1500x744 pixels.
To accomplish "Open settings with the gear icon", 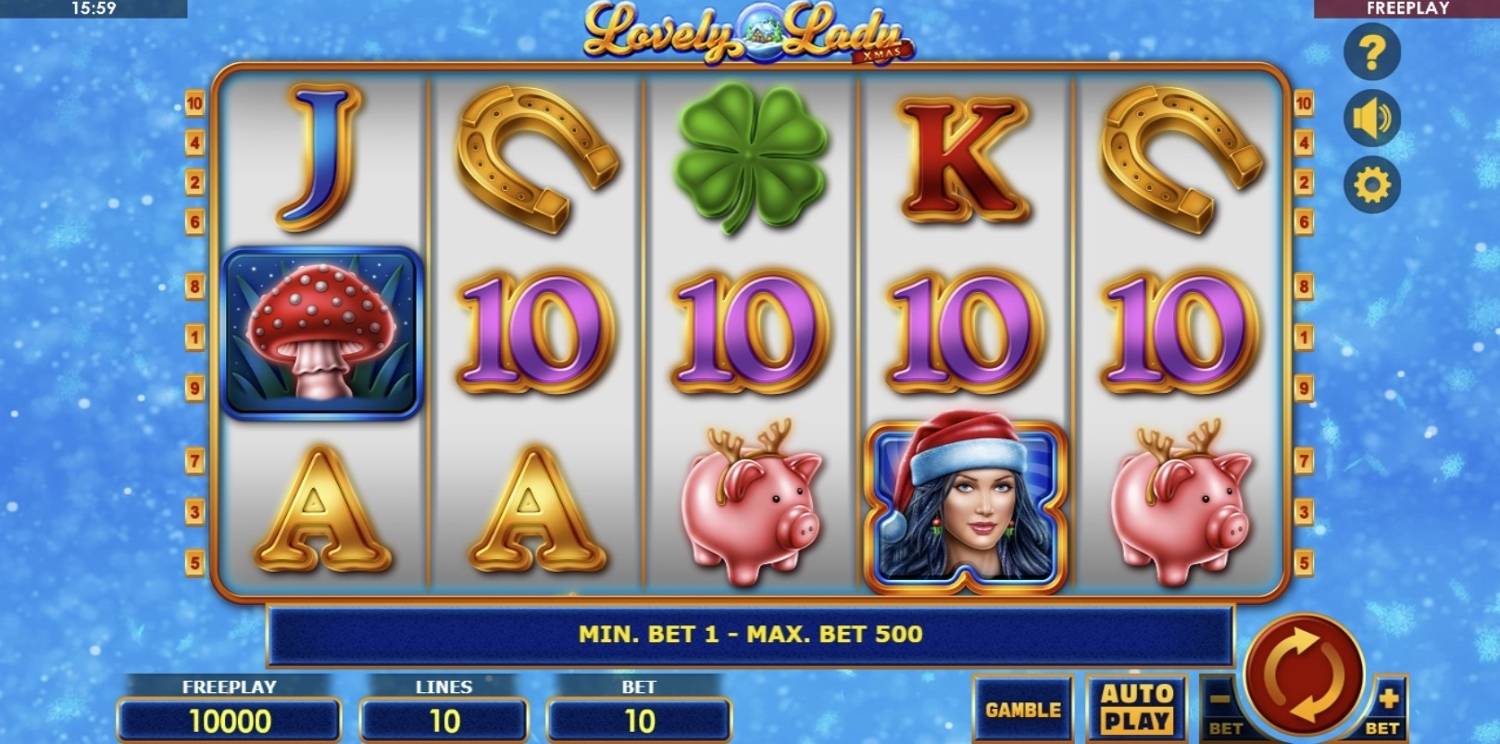I will tap(1371, 185).
